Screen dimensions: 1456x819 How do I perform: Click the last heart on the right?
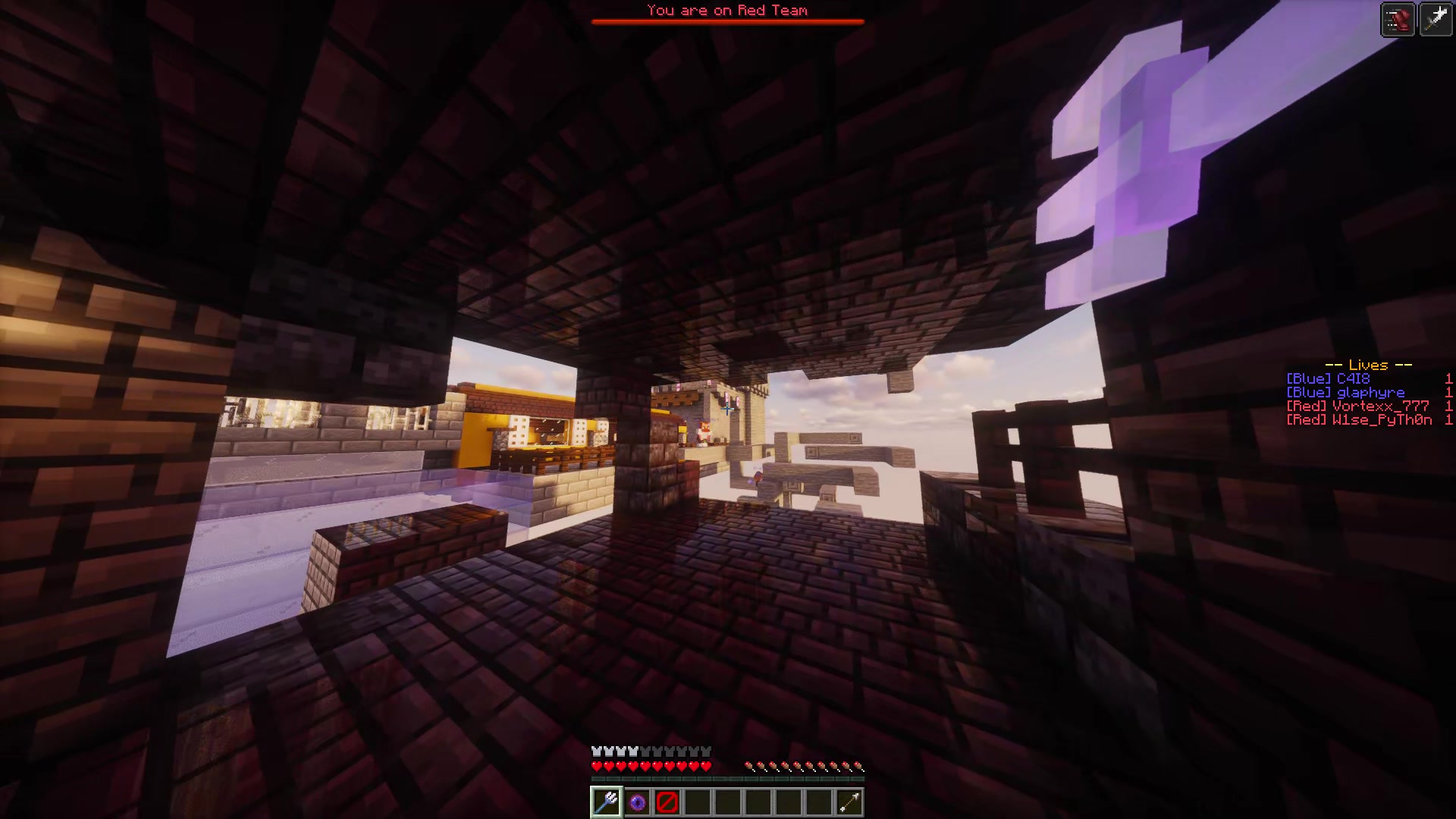tap(705, 765)
